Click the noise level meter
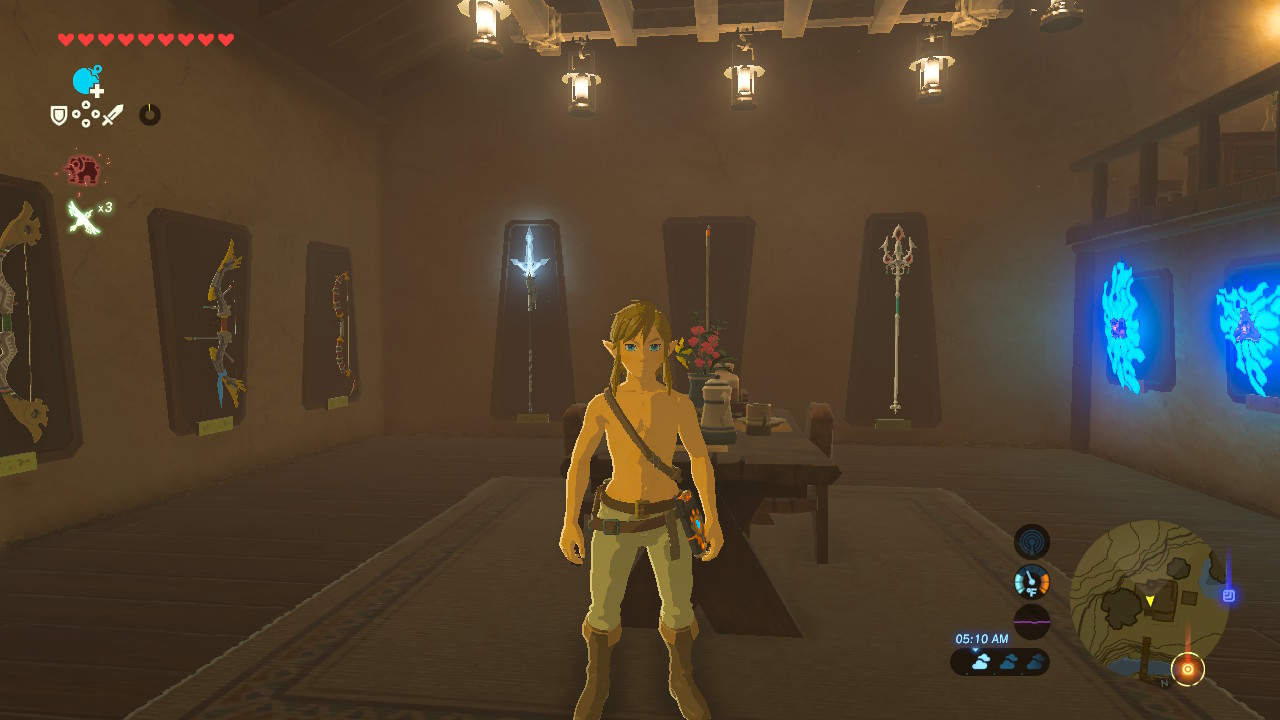Image resolution: width=1280 pixels, height=720 pixels. pos(1031,621)
